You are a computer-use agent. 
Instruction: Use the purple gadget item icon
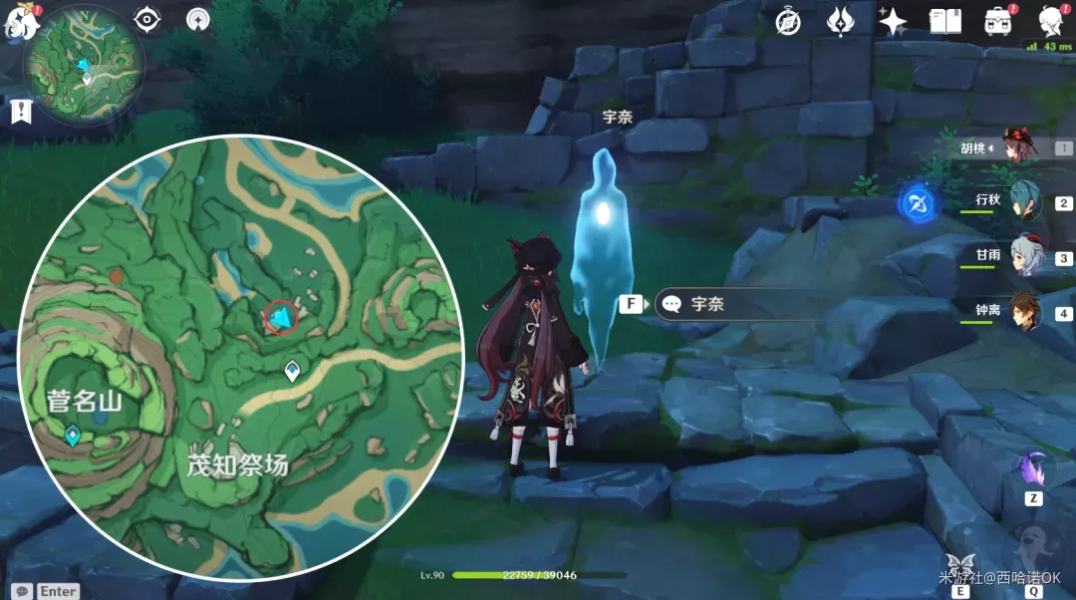click(1033, 469)
